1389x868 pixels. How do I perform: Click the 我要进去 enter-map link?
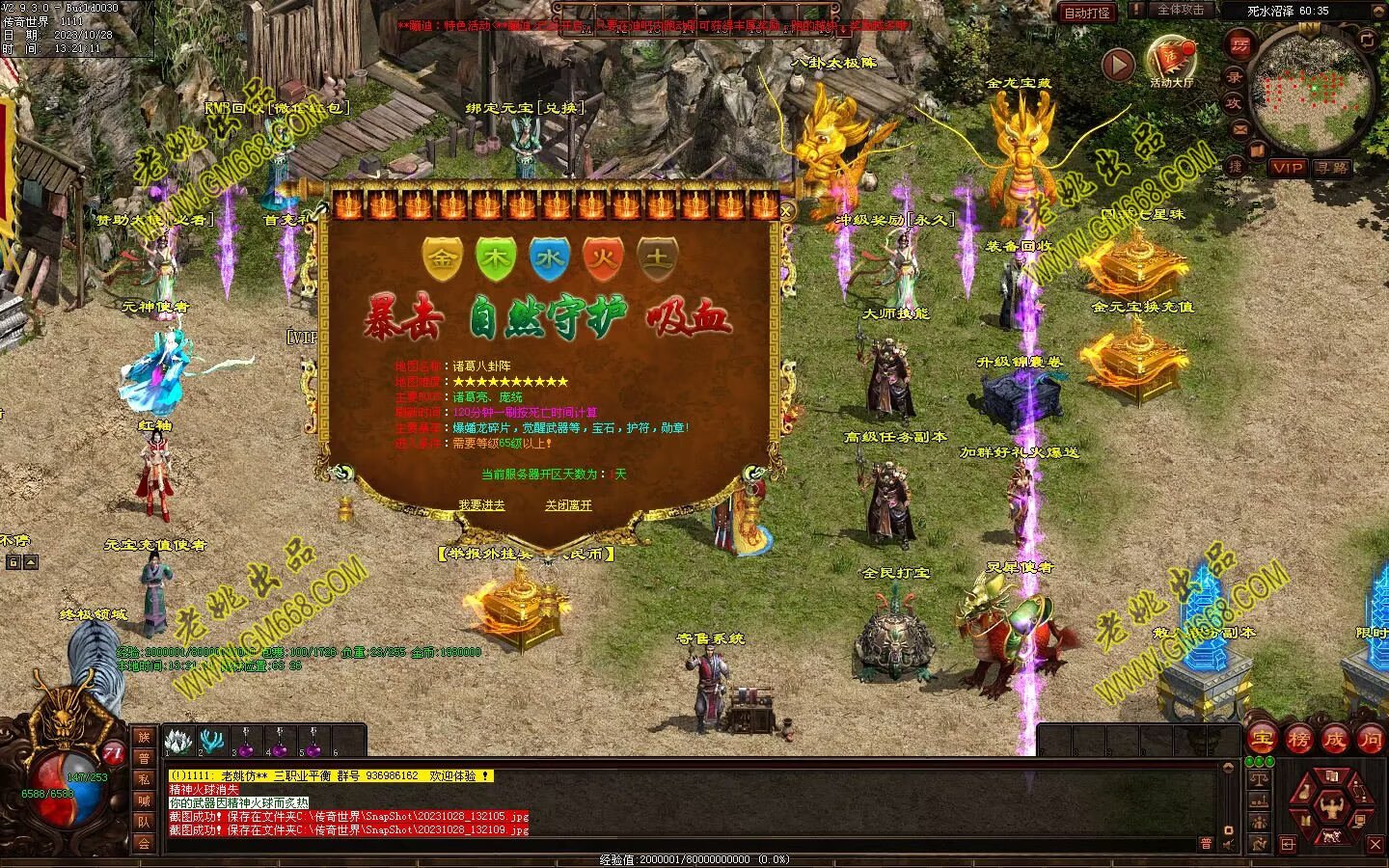tap(481, 505)
